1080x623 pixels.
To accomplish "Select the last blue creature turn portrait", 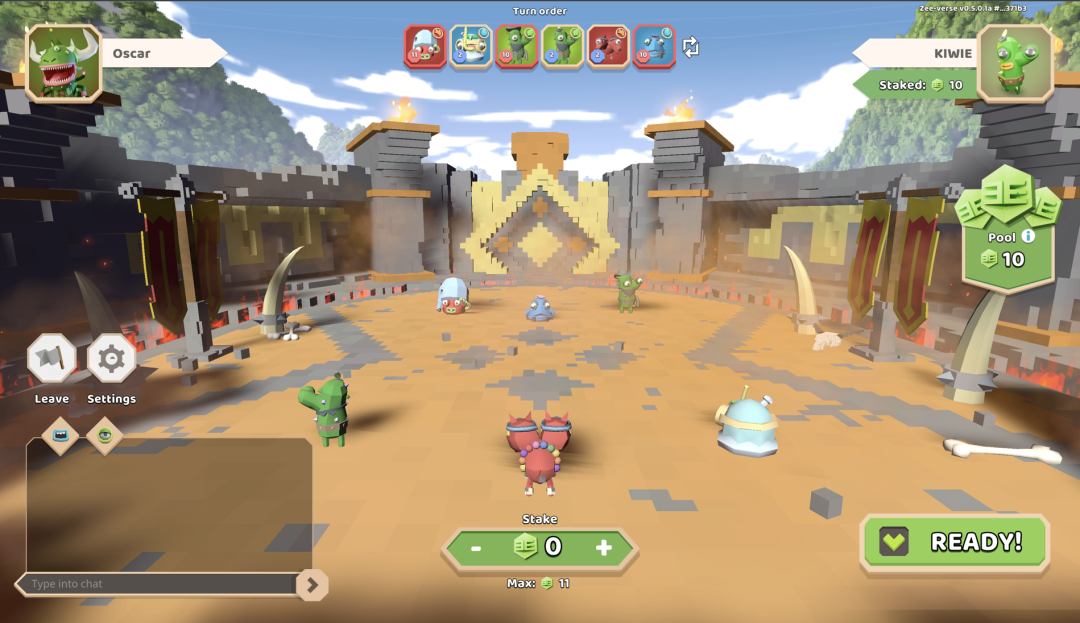I will point(654,46).
